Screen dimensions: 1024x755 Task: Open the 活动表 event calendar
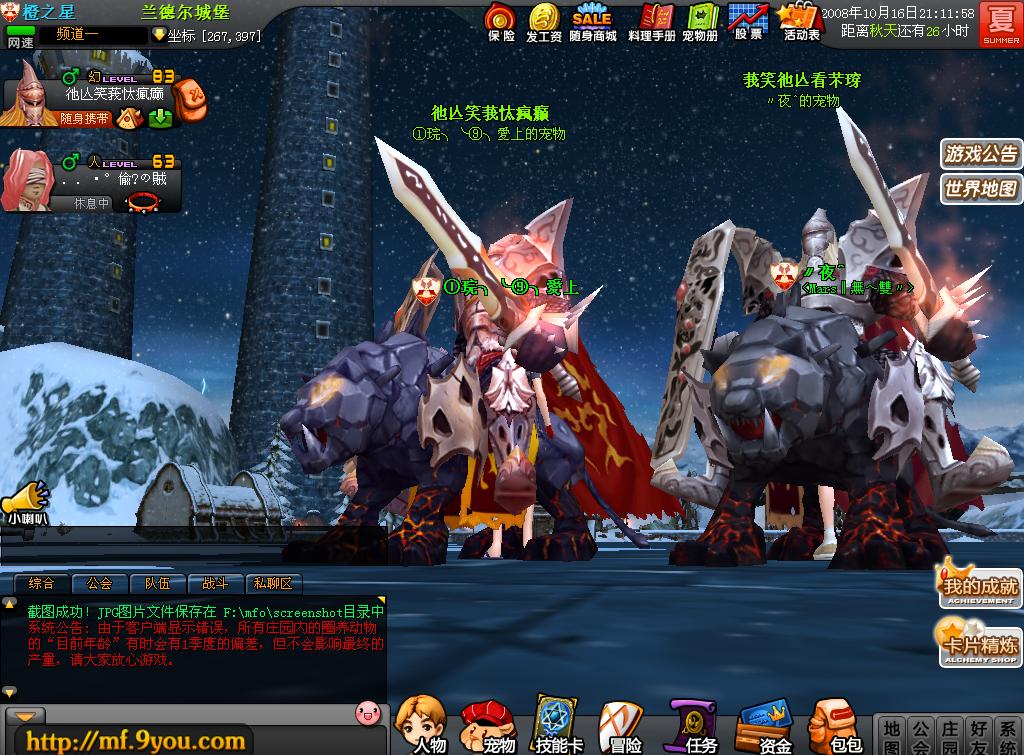[800, 20]
